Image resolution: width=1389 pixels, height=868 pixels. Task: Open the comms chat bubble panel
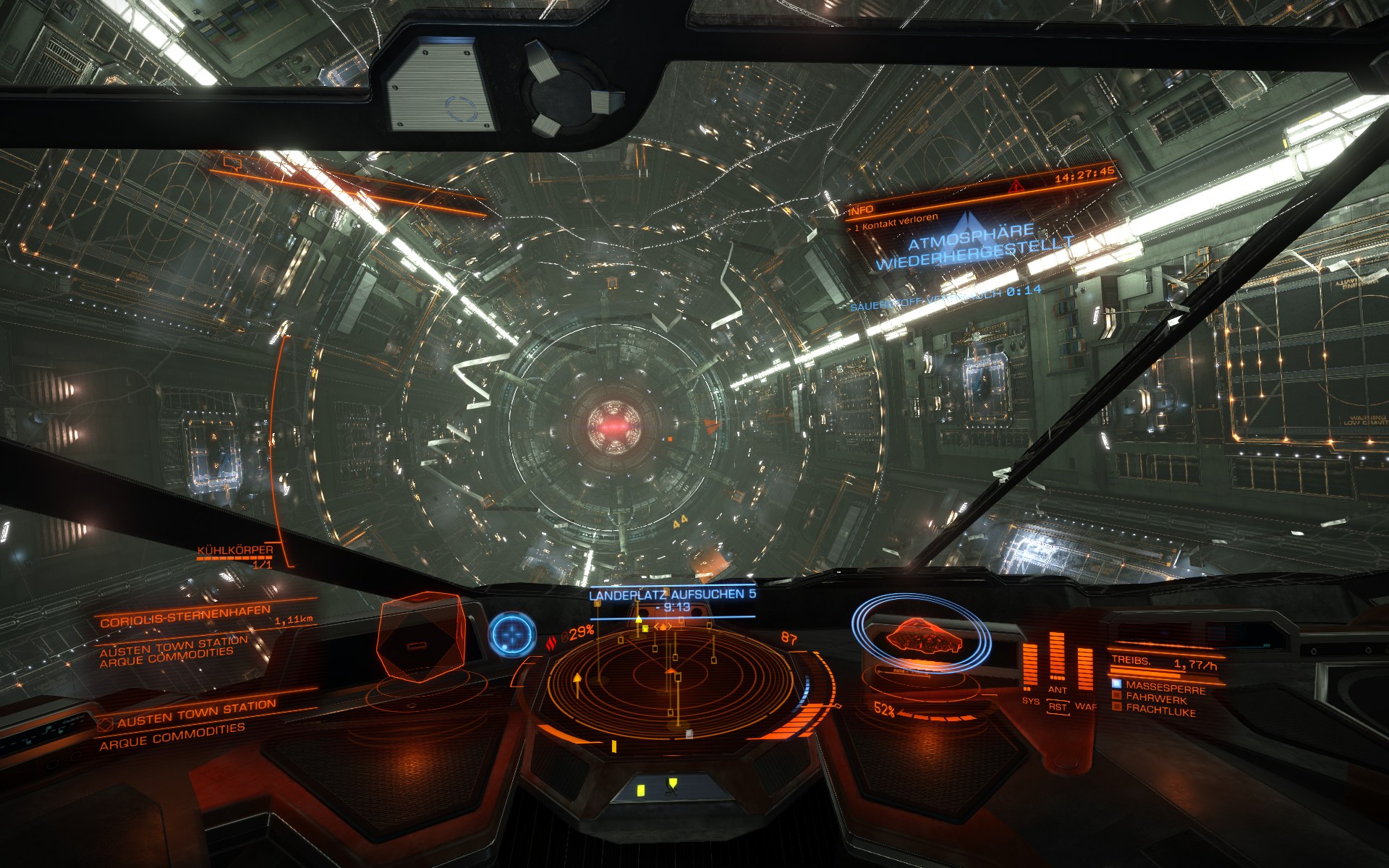point(232,163)
